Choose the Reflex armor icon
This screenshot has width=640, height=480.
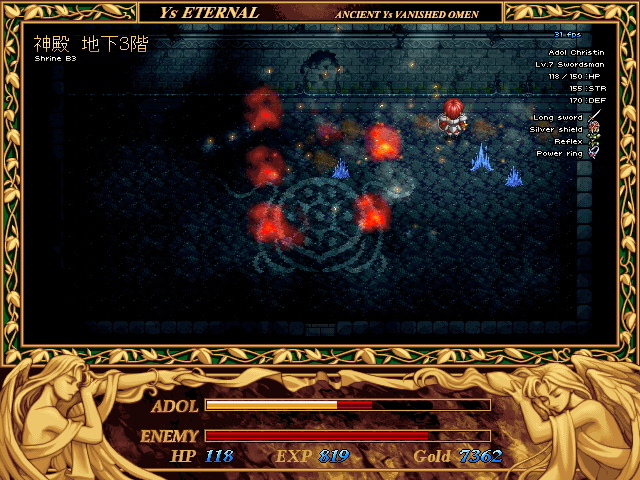tap(594, 141)
